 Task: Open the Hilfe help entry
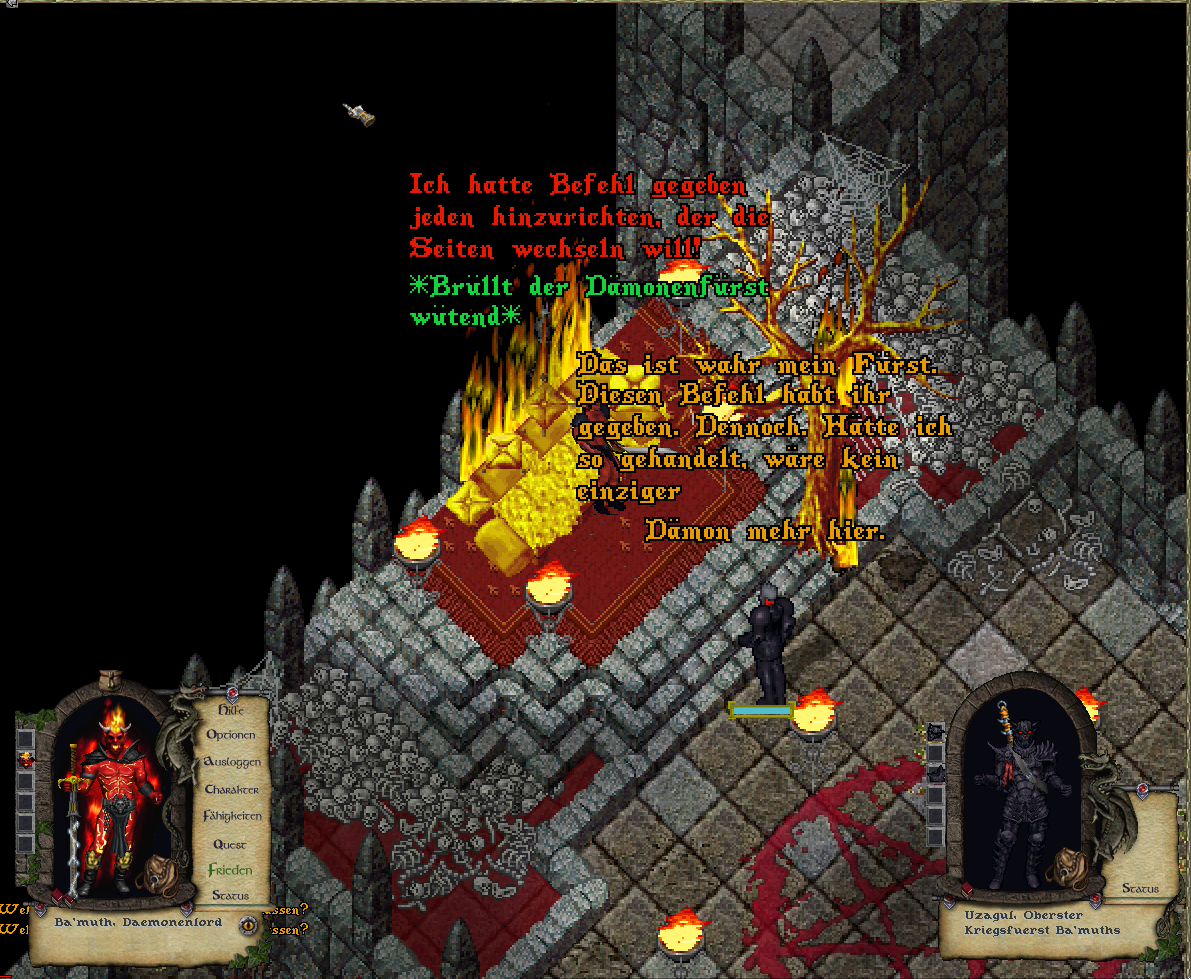230,709
